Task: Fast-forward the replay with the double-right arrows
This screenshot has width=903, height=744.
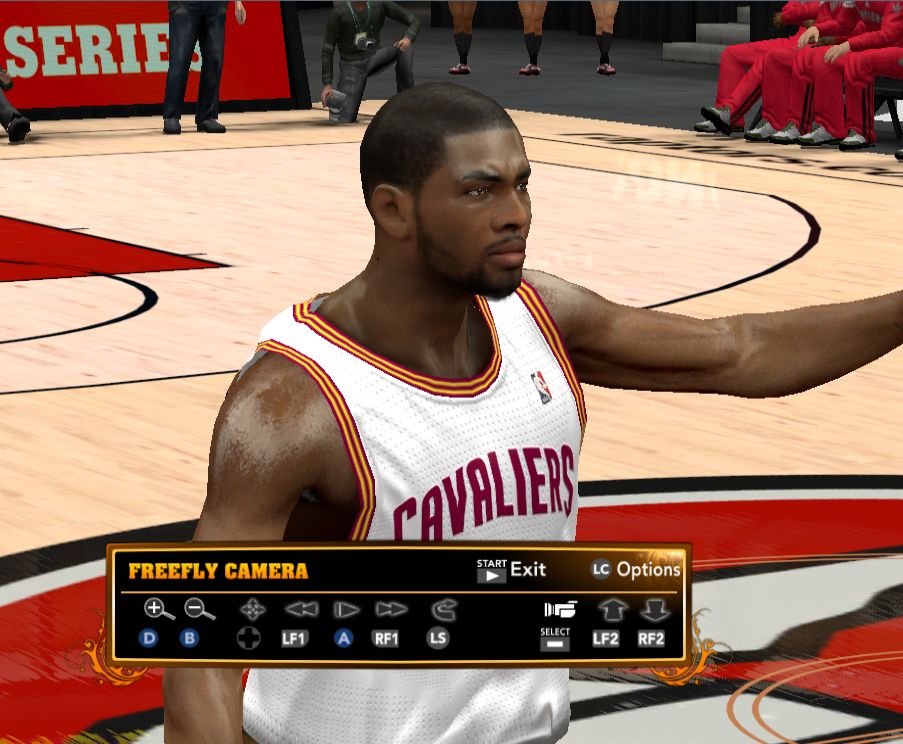Action: [x=390, y=609]
